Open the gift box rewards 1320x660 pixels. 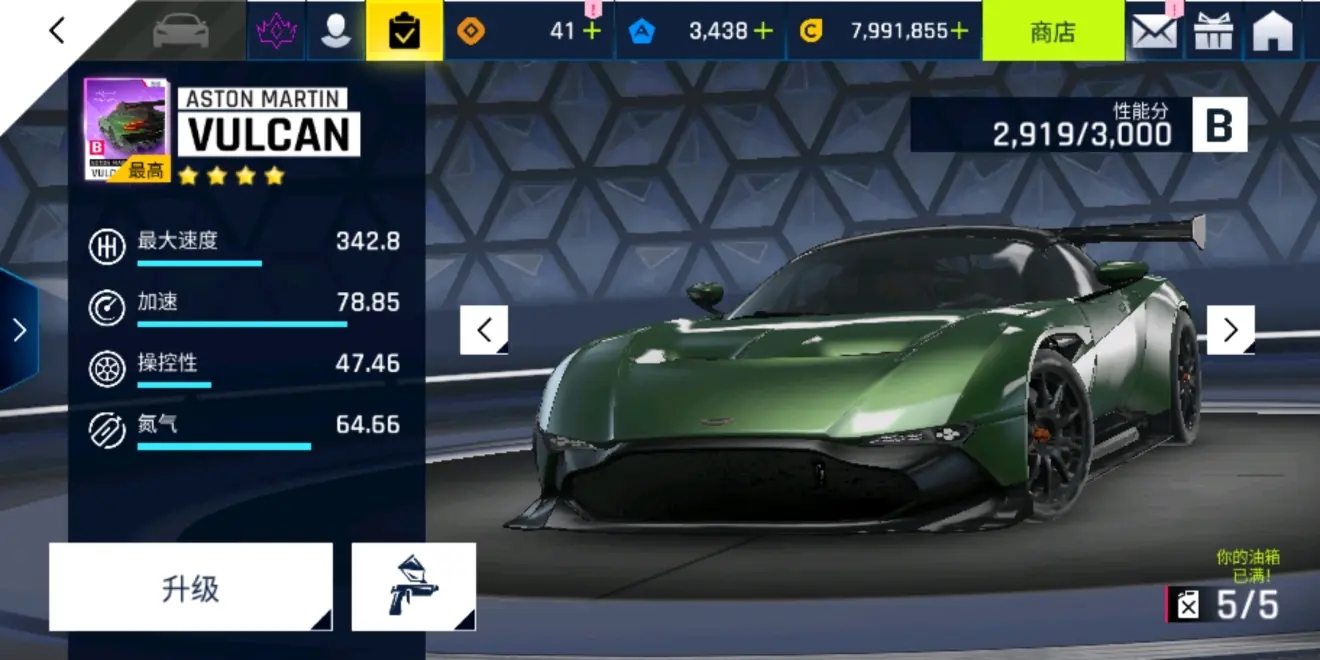[x=1214, y=31]
